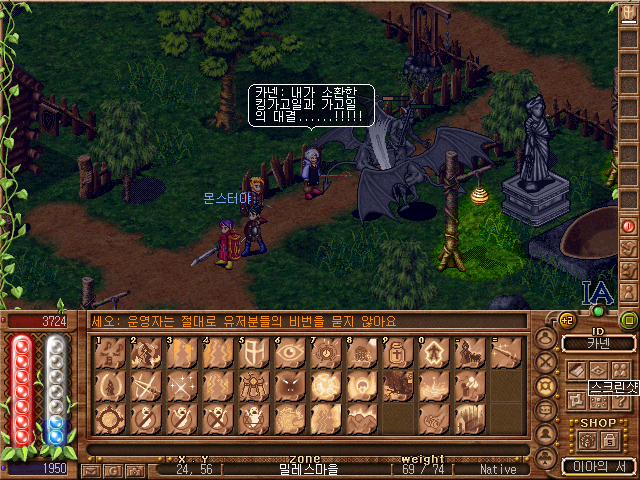640x480 pixels.
Task: Select the crossed swords round button
Action: [546, 362]
